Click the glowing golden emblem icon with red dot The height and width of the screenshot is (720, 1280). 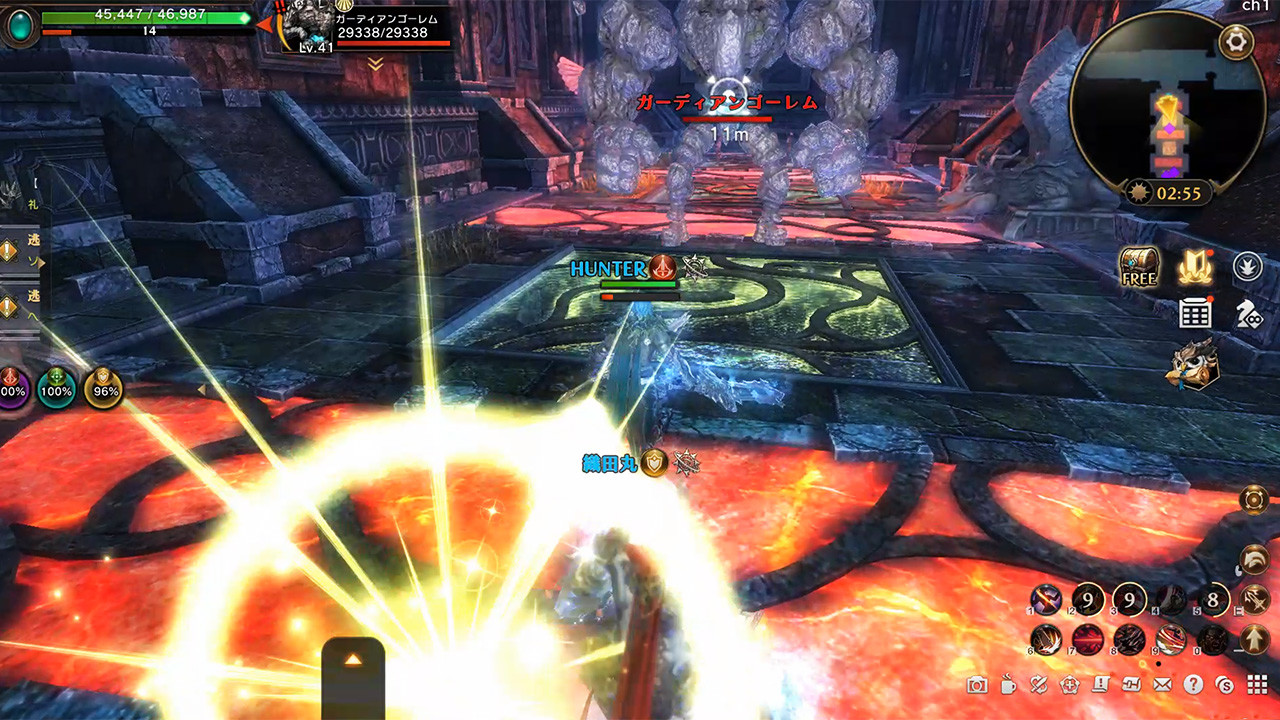[1197, 267]
